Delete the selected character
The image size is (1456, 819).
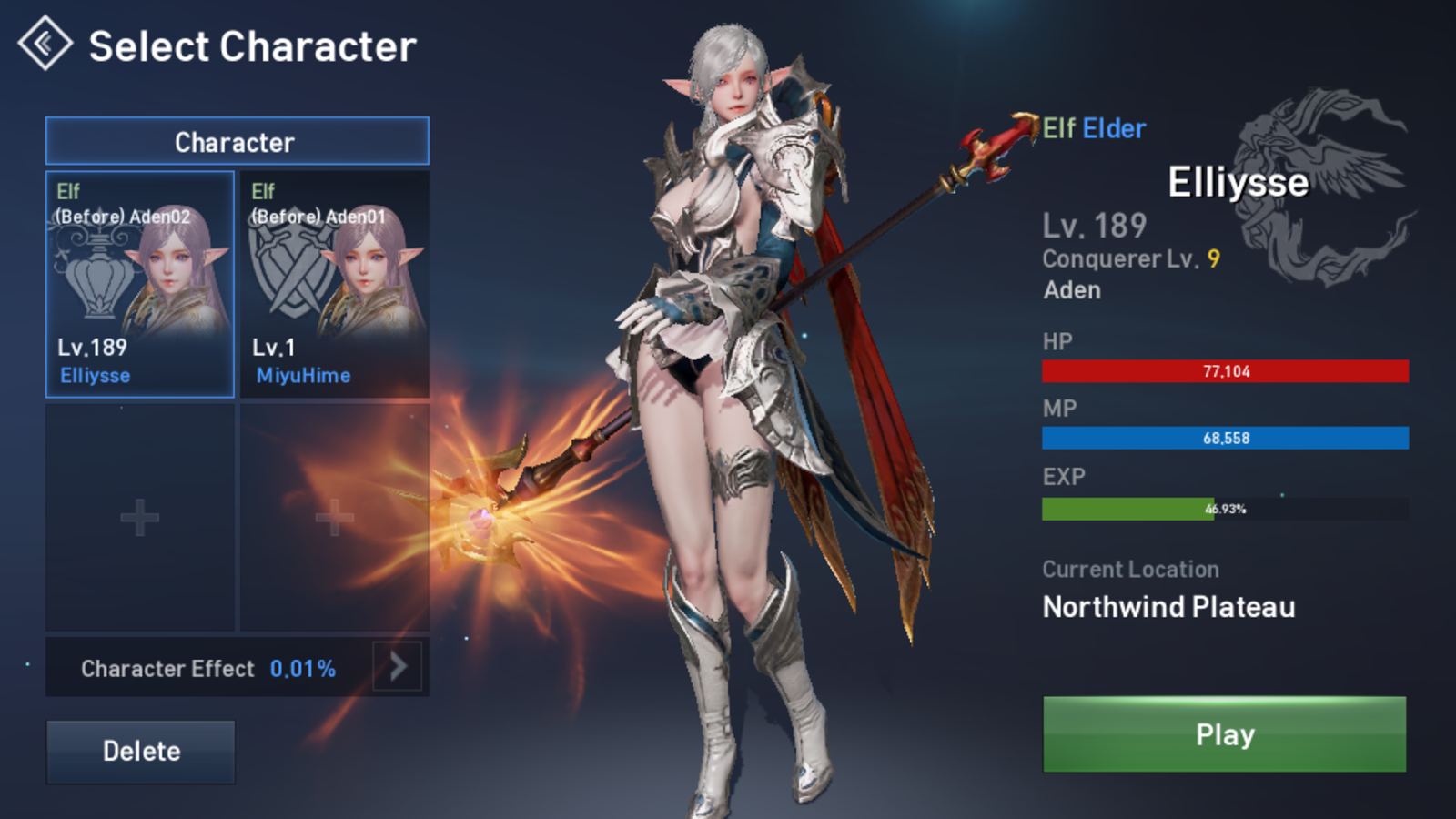141,751
